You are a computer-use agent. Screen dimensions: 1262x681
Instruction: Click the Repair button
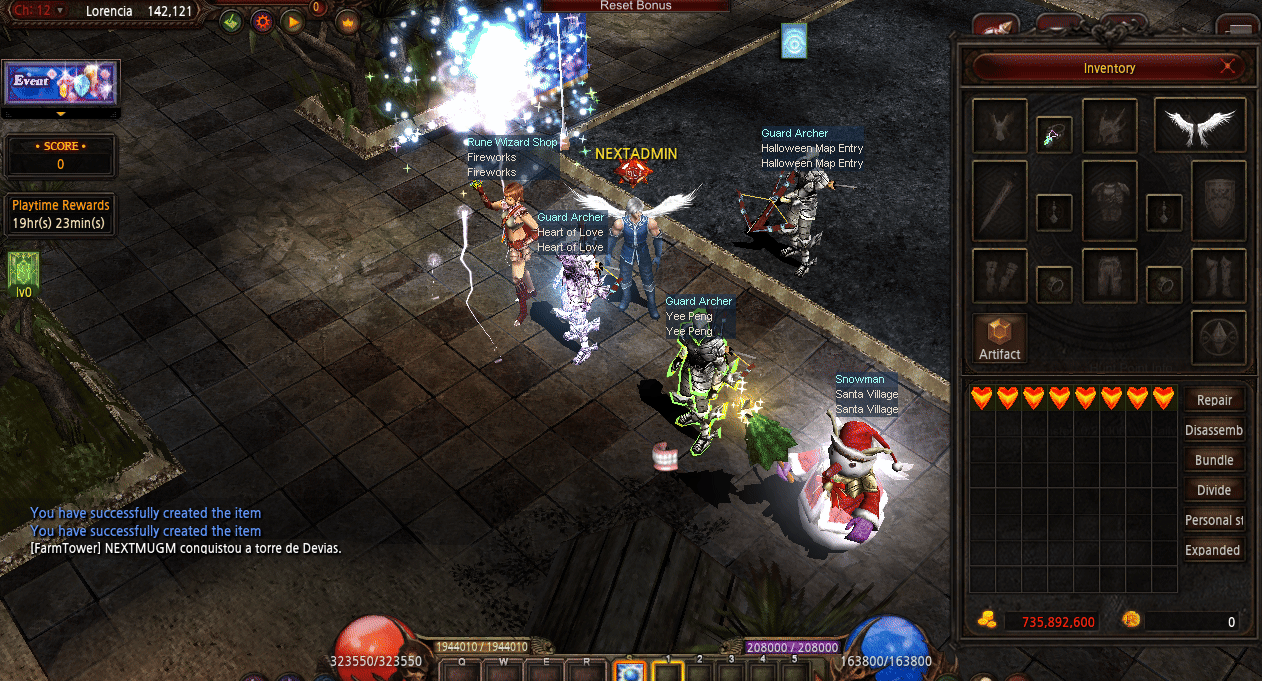[1214, 400]
